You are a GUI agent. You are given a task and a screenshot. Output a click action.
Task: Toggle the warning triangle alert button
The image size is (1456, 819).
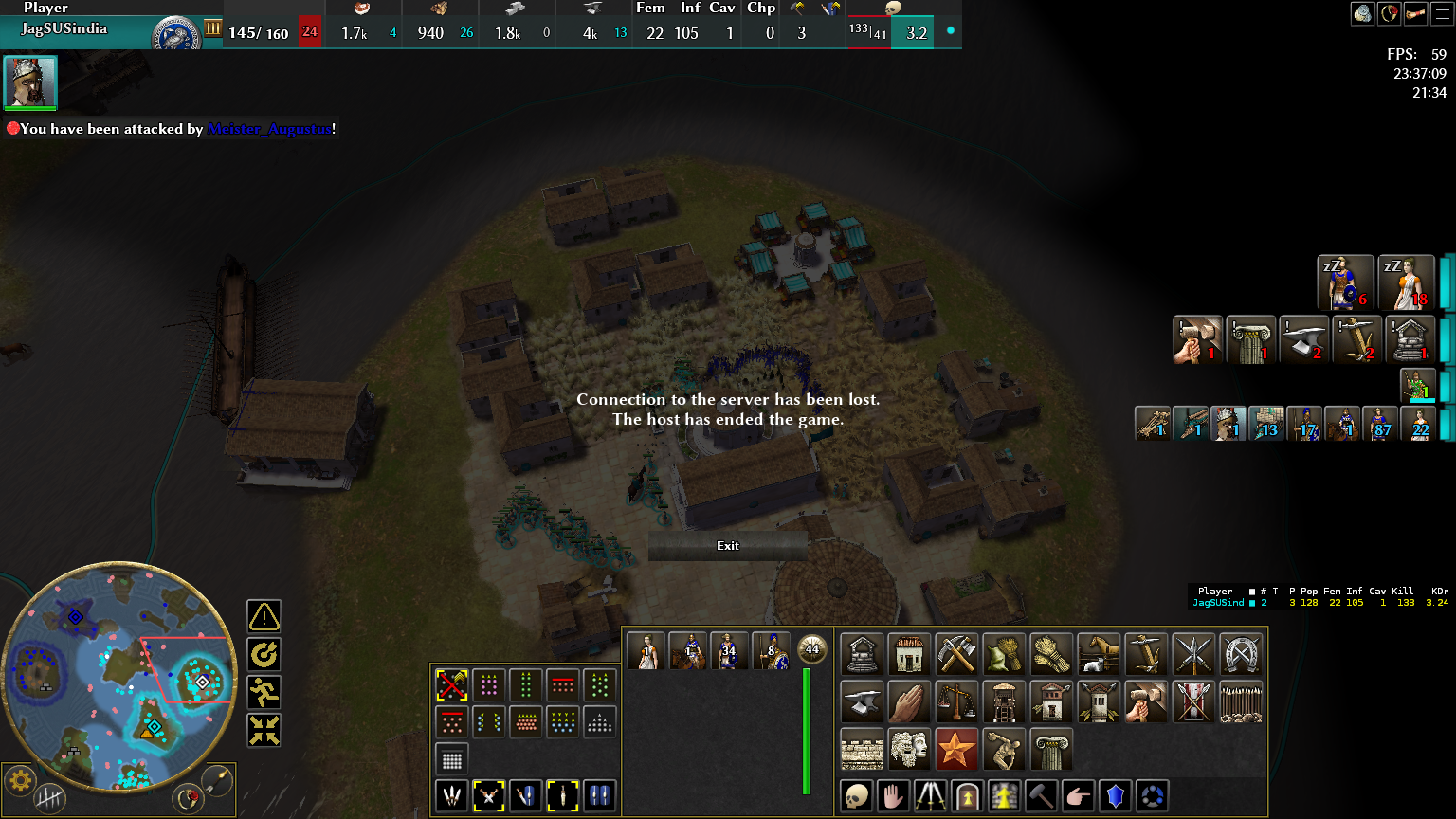(264, 617)
